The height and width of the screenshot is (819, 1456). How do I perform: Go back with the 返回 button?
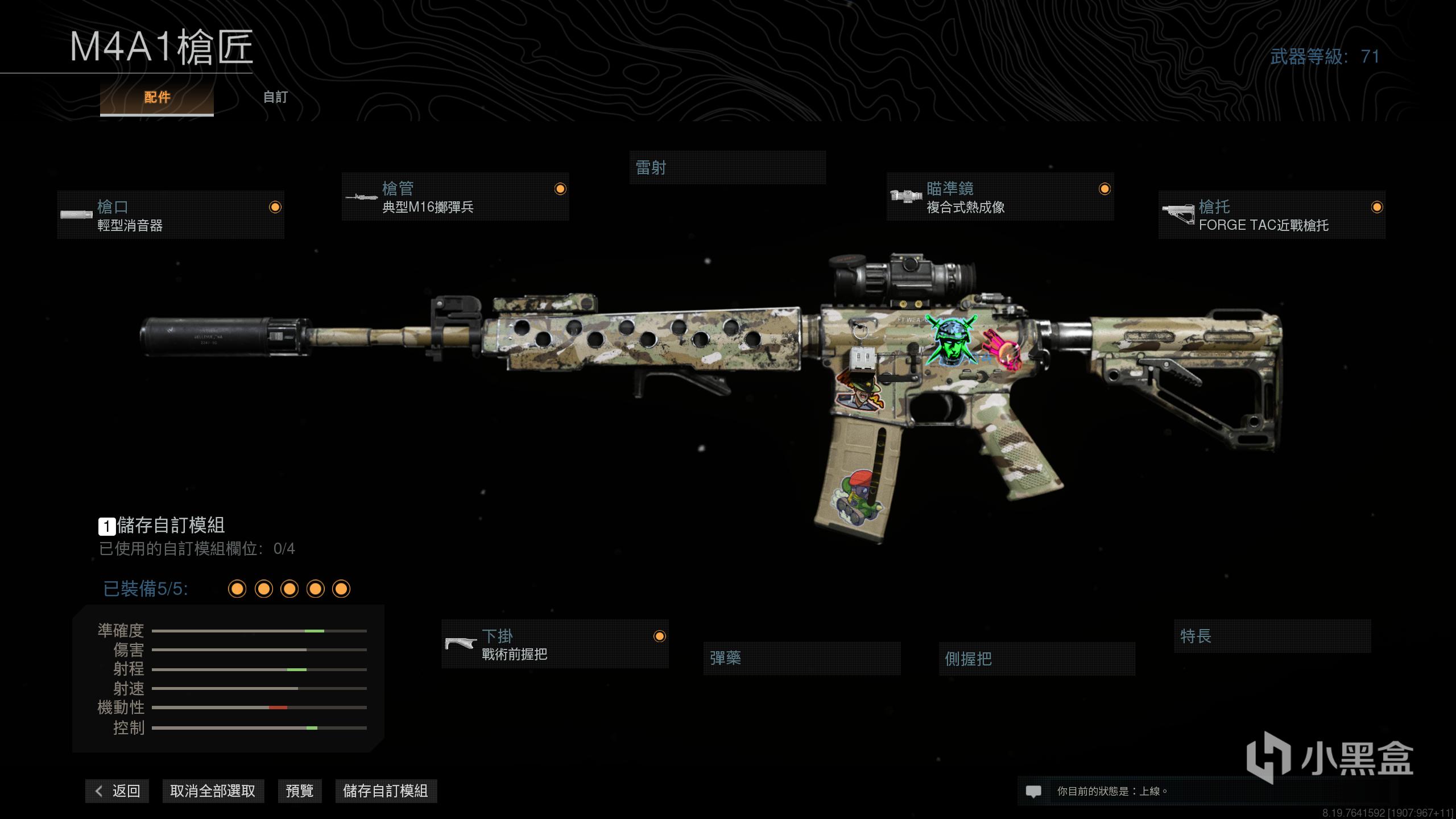pos(117,791)
